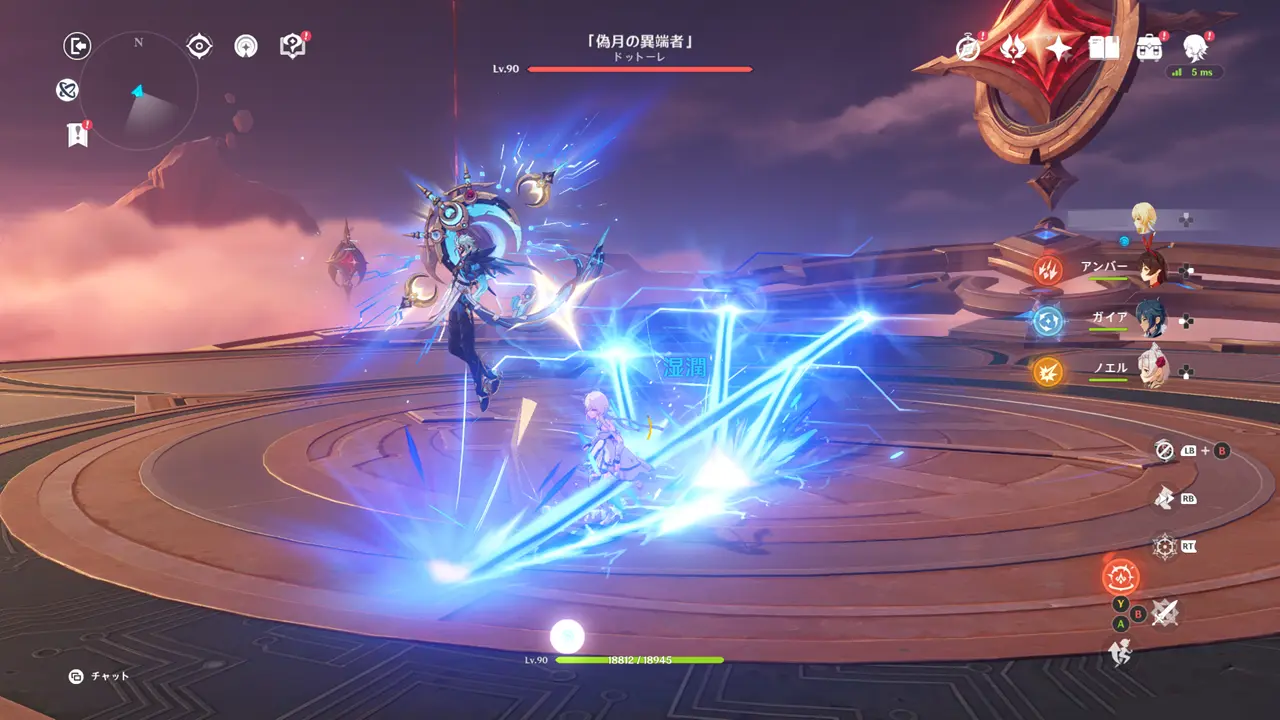The image size is (1280, 720).
Task: Open the compass events icon
Action: pyautogui.click(x=968, y=47)
